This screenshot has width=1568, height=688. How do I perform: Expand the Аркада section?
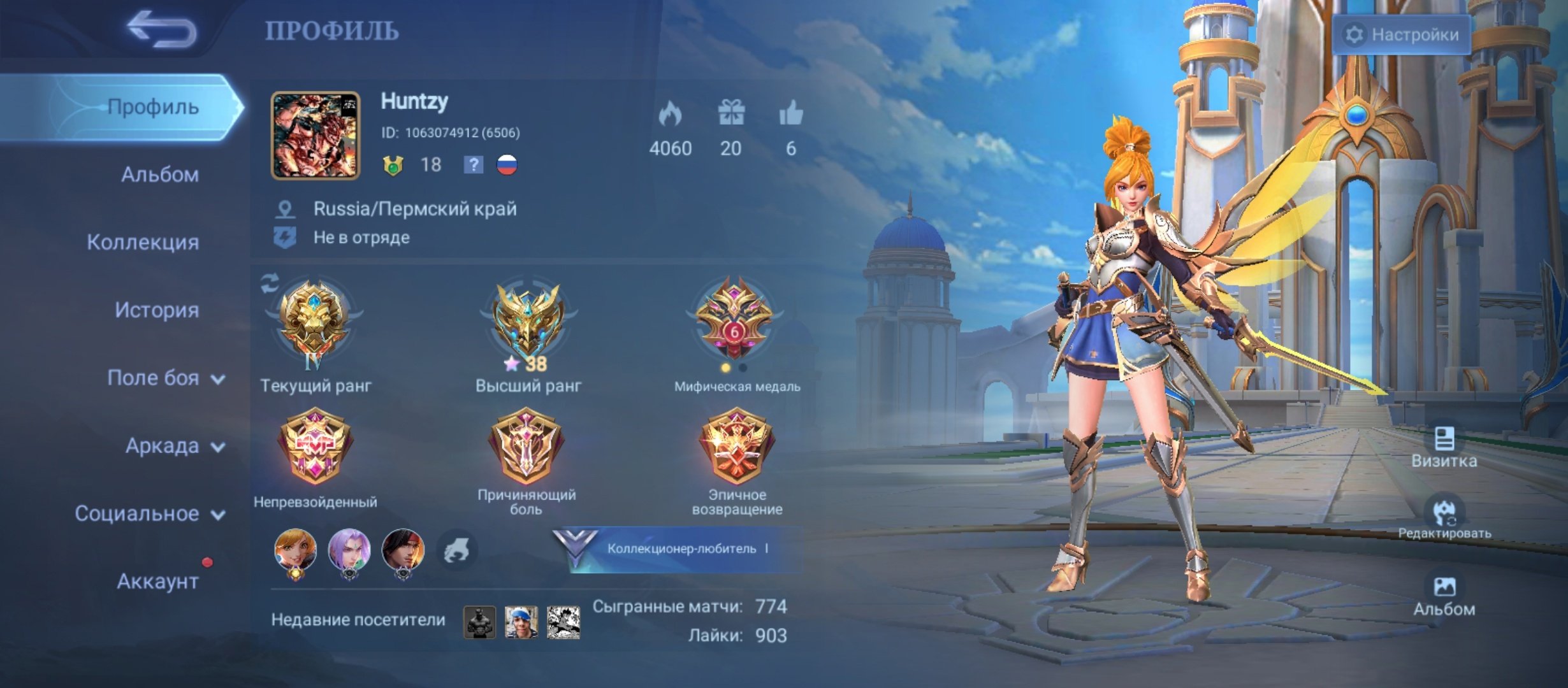click(175, 446)
